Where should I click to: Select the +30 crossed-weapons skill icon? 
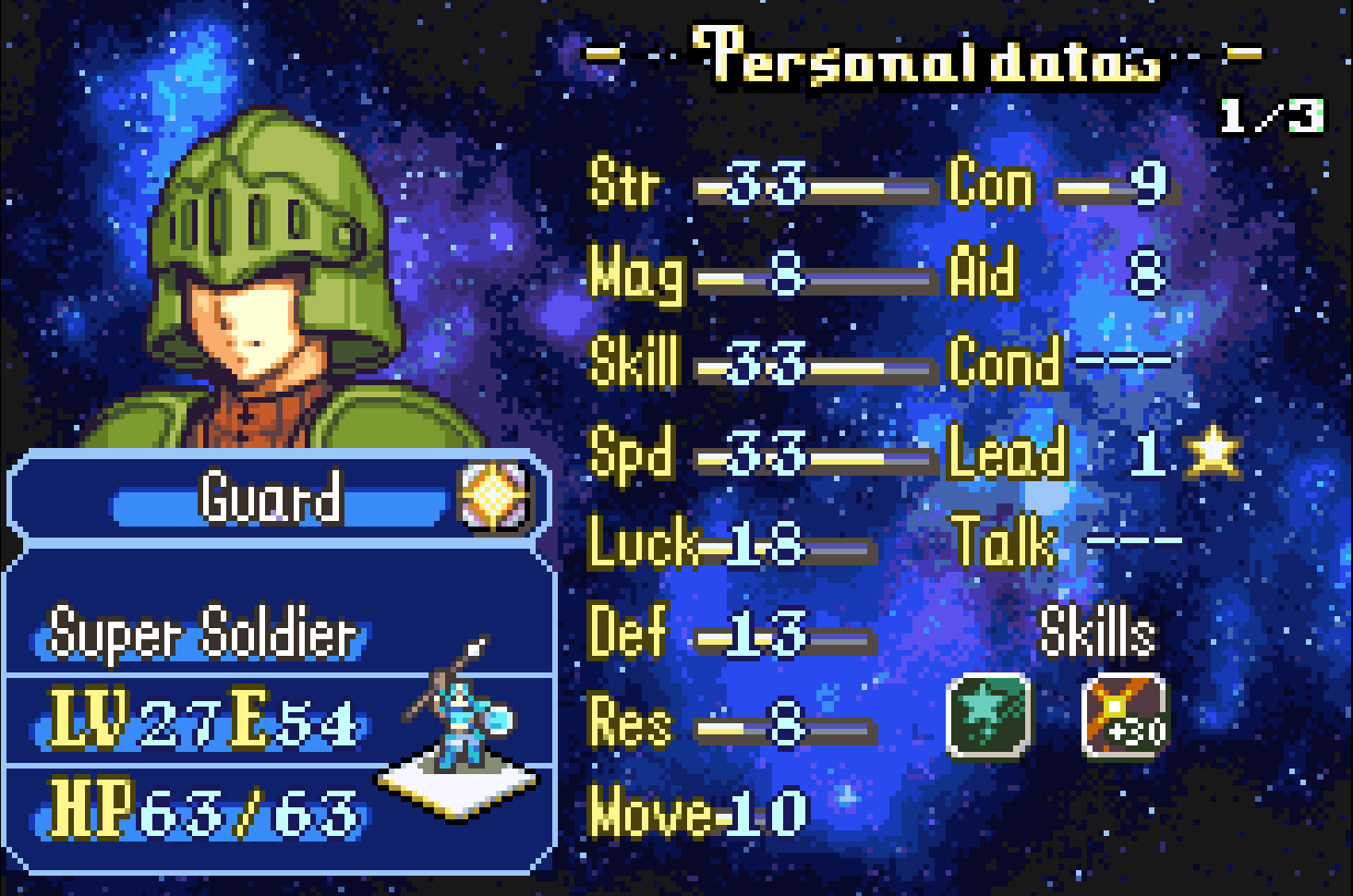[x=1124, y=715]
